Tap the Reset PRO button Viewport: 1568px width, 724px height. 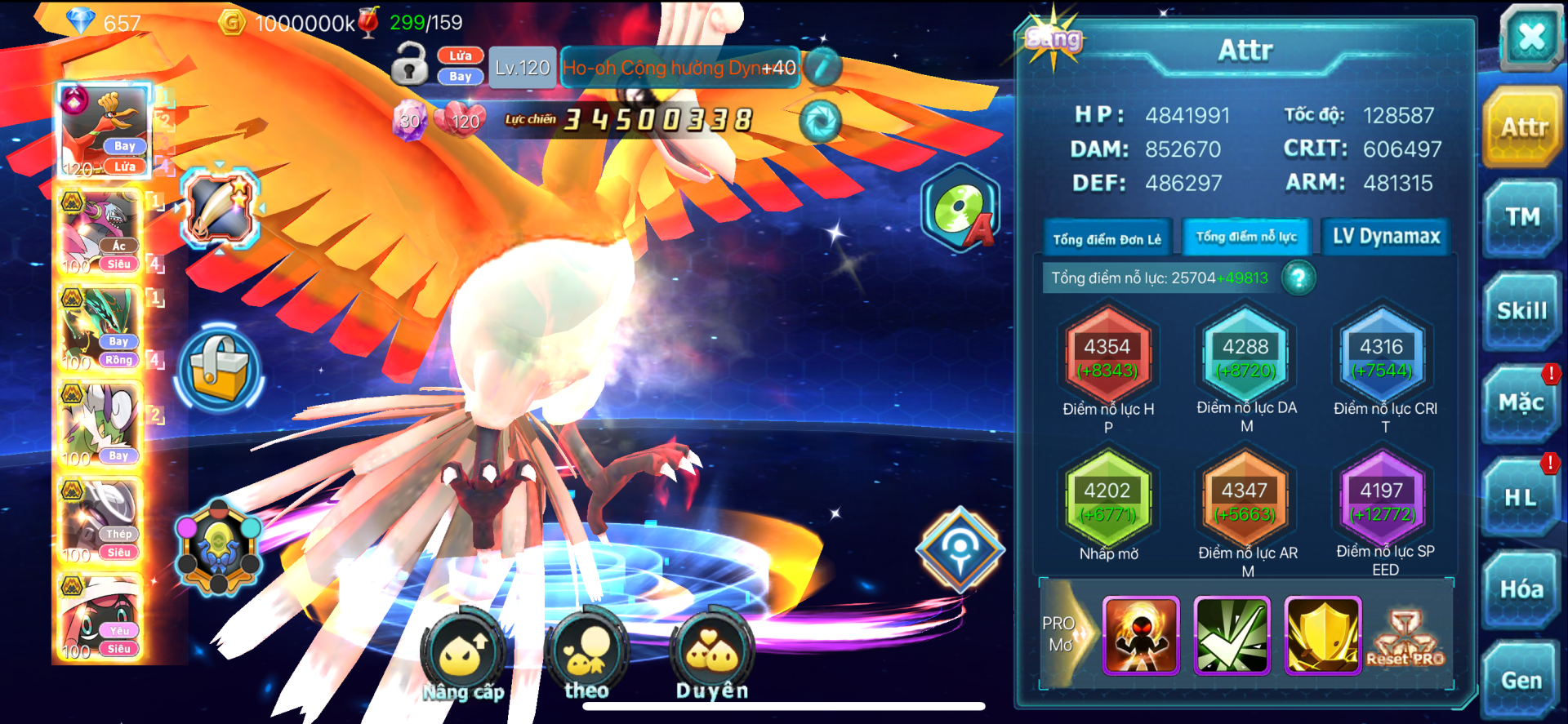[x=1405, y=637]
